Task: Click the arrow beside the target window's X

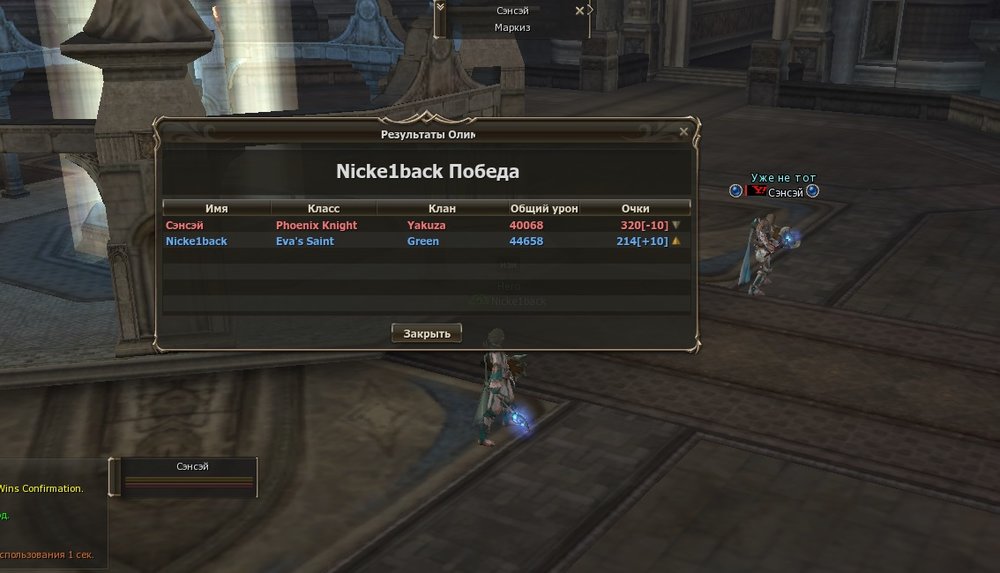Action: (x=591, y=10)
